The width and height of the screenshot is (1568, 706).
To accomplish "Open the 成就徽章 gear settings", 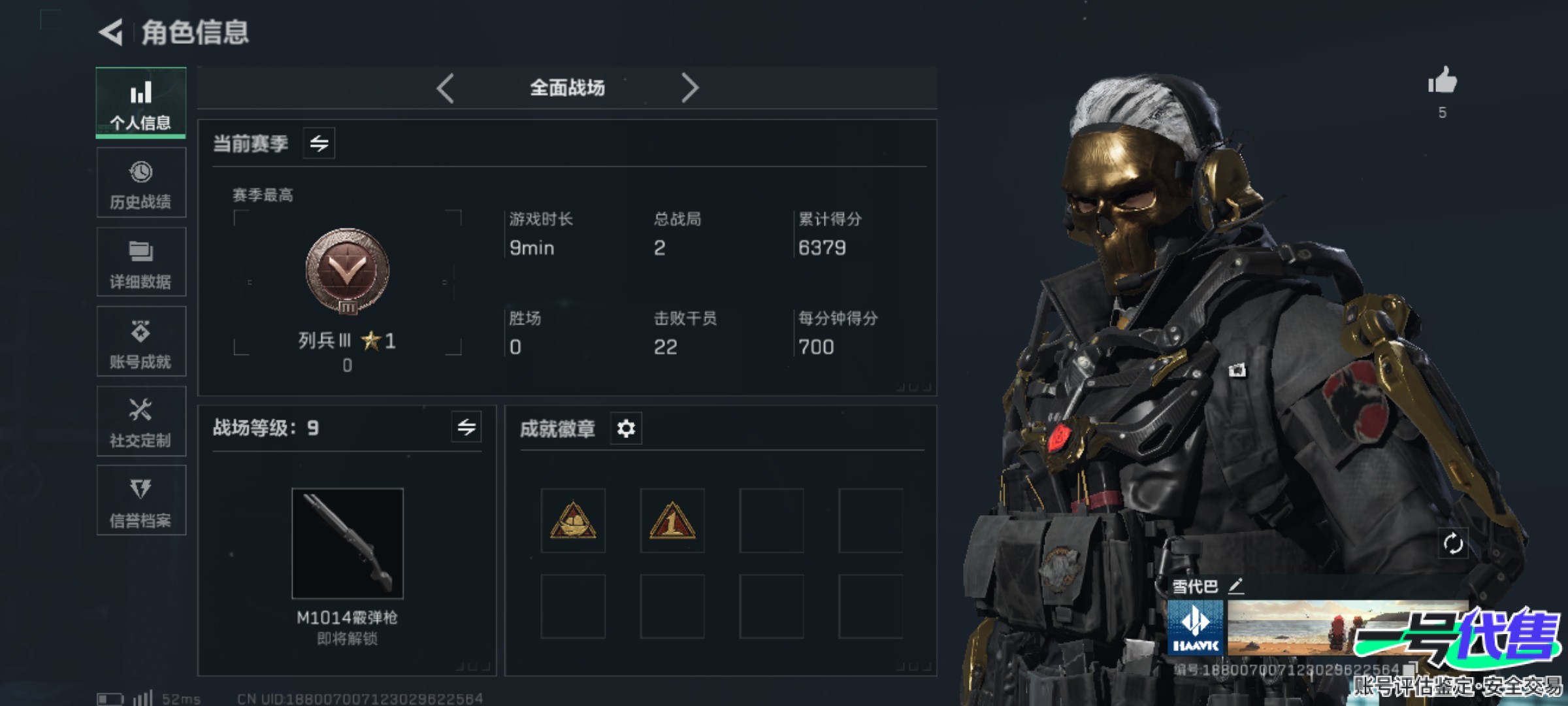I will coord(626,429).
